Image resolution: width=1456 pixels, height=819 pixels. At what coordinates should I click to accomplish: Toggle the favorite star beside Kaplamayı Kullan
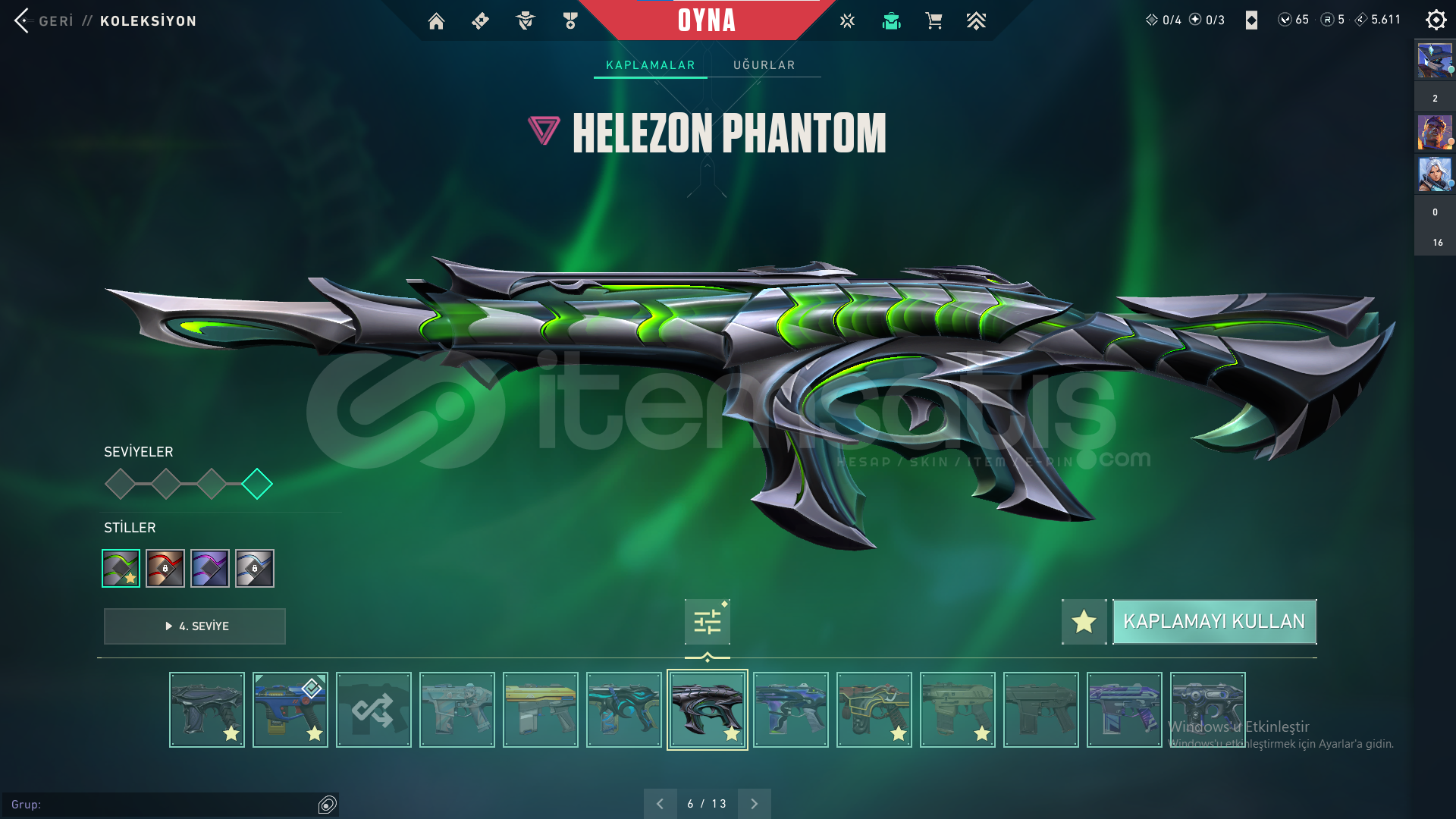(x=1084, y=622)
